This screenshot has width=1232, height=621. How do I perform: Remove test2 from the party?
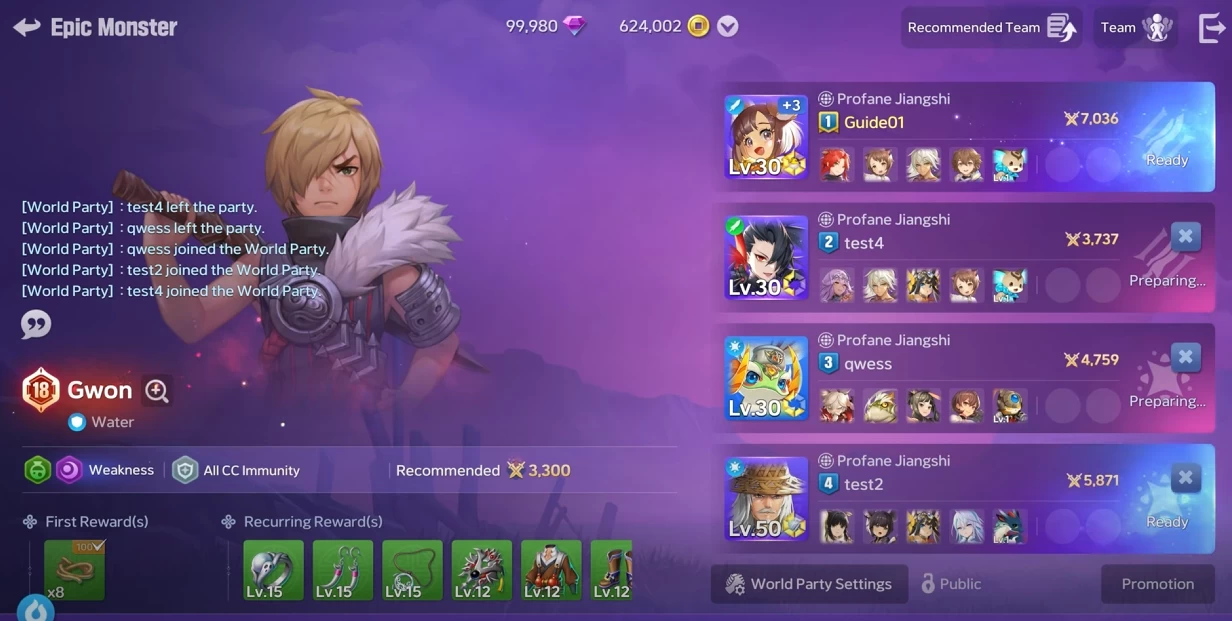(1185, 478)
